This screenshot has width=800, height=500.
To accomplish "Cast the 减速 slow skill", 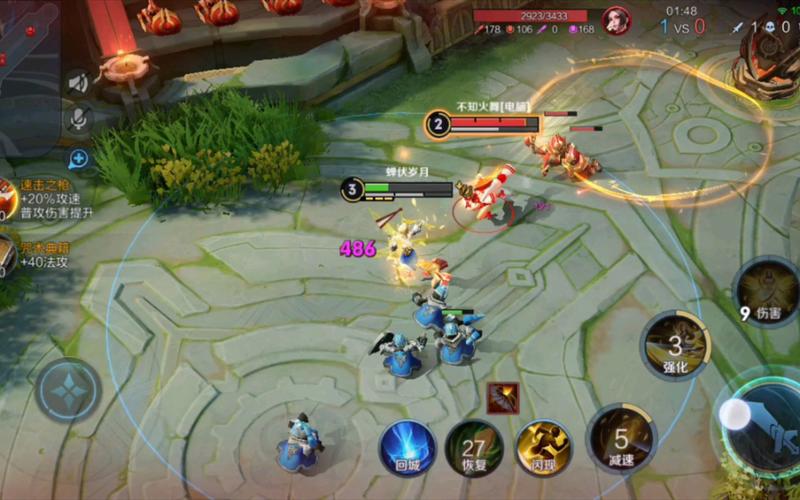I will point(621,438).
